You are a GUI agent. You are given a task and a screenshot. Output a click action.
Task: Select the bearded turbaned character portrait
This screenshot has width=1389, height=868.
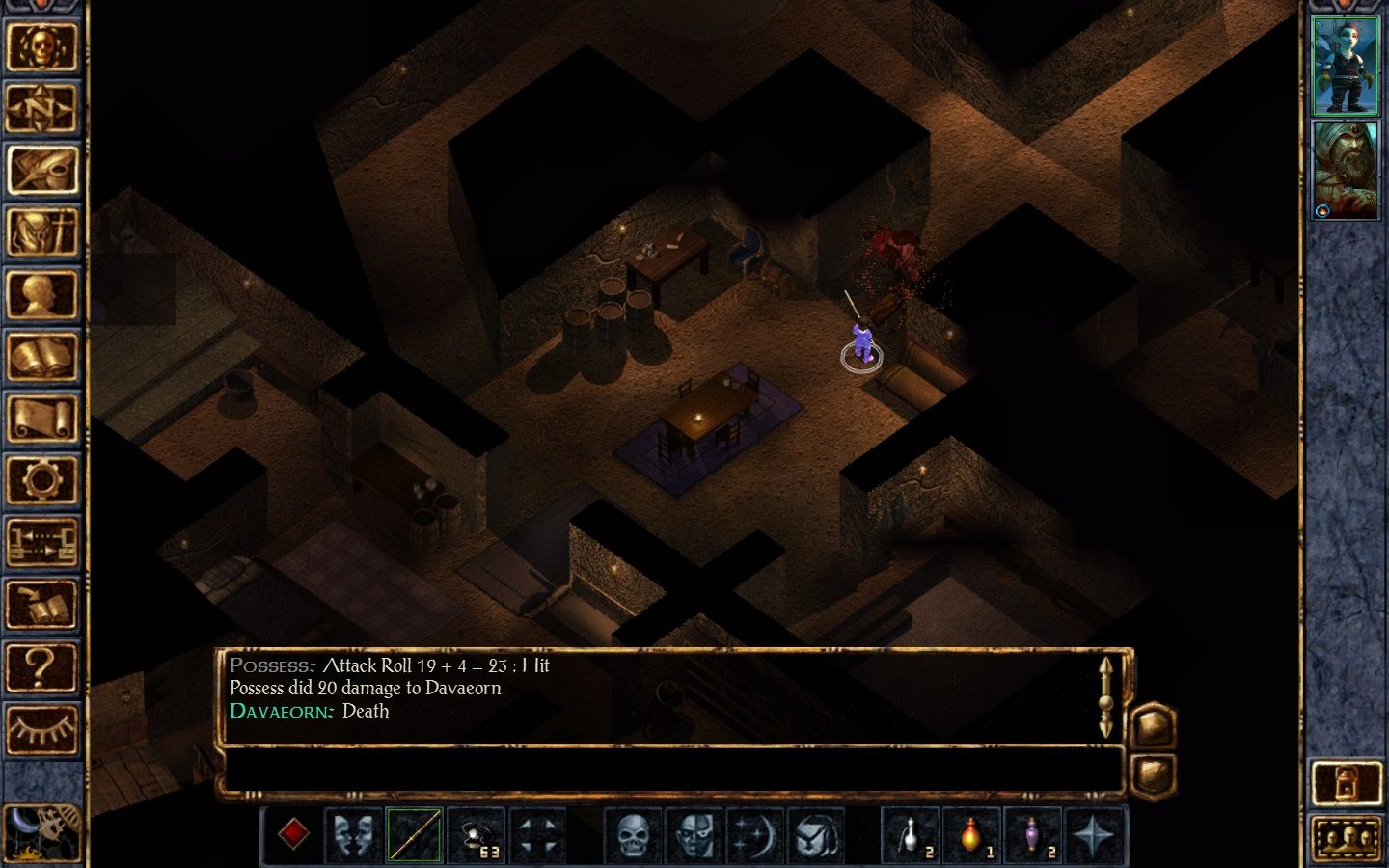[1346, 170]
